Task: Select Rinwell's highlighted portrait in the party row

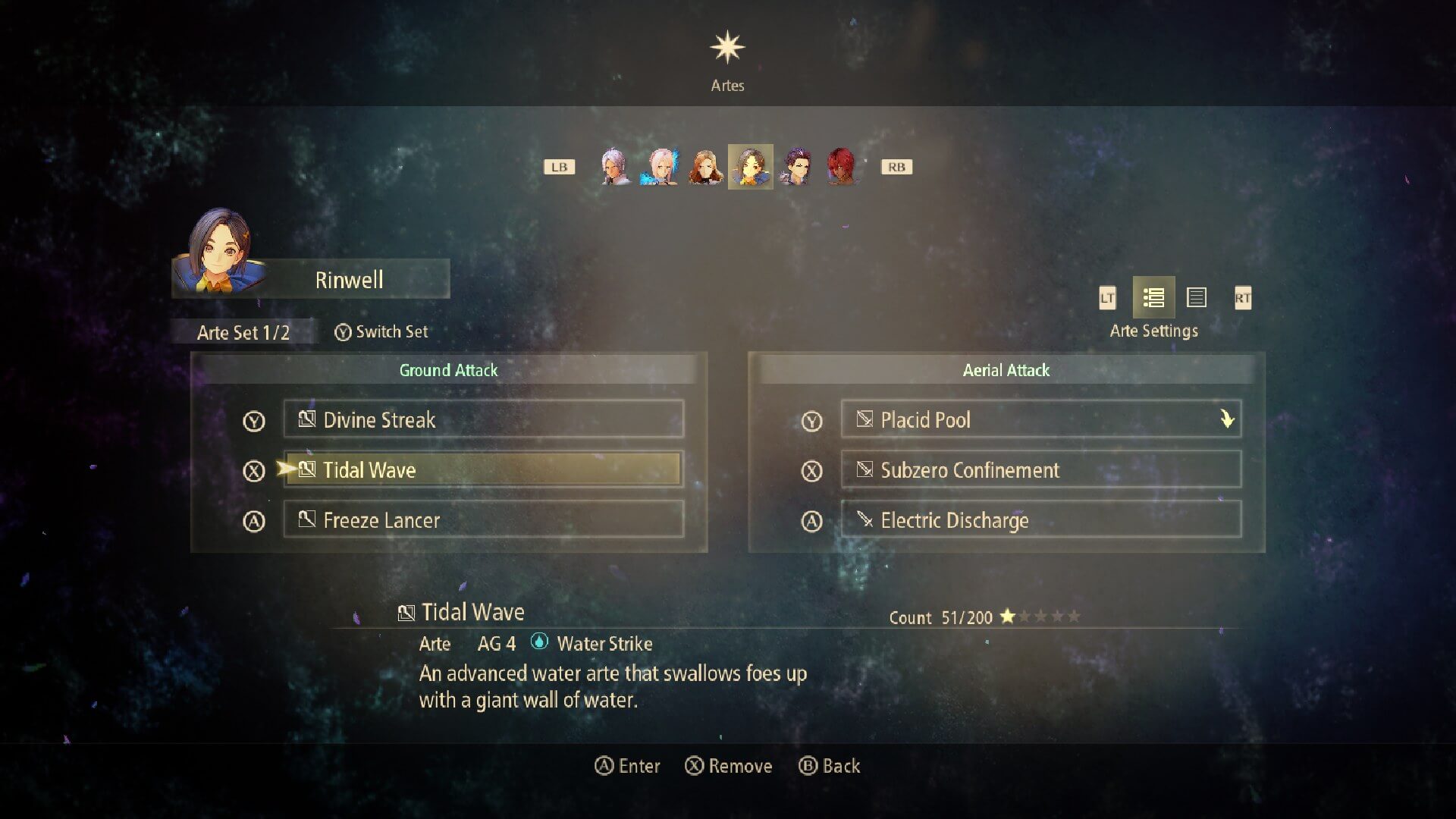Action: (x=751, y=167)
